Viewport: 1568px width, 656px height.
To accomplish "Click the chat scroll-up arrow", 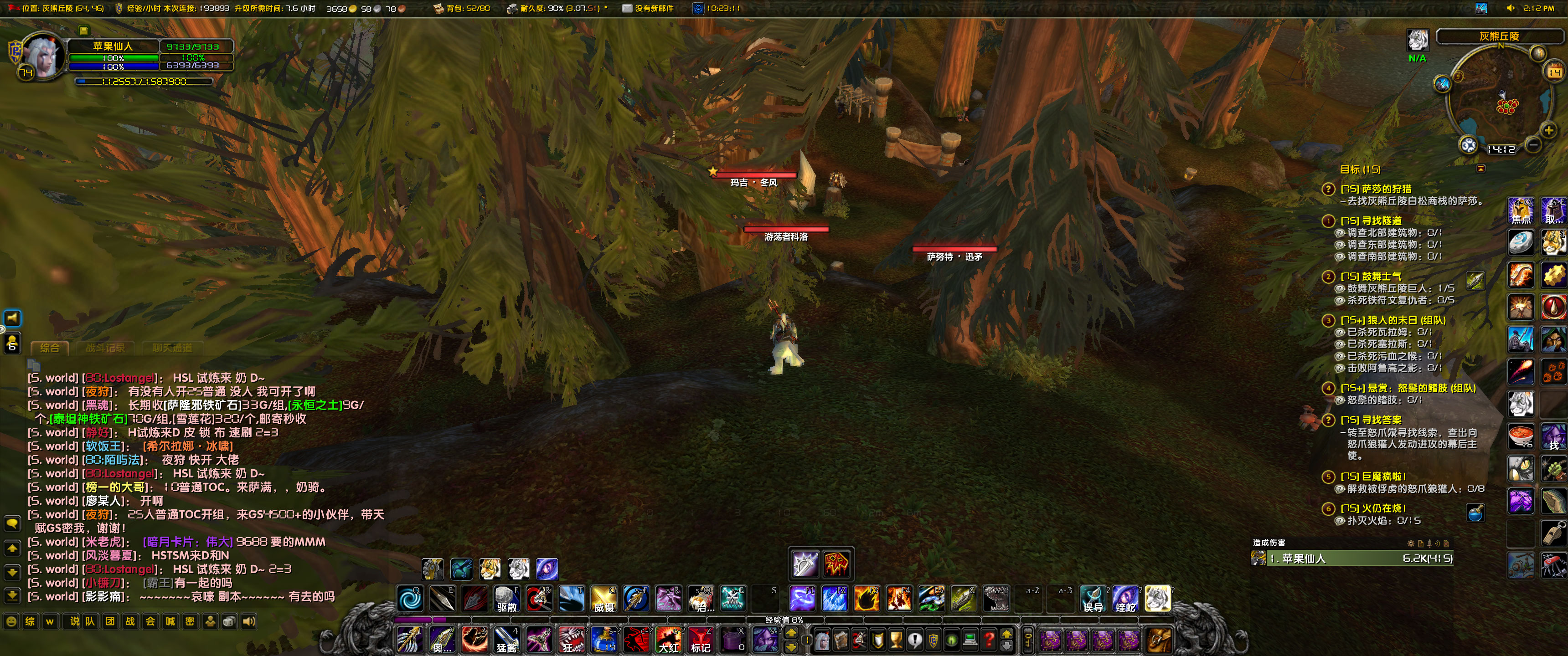I will click(11, 548).
